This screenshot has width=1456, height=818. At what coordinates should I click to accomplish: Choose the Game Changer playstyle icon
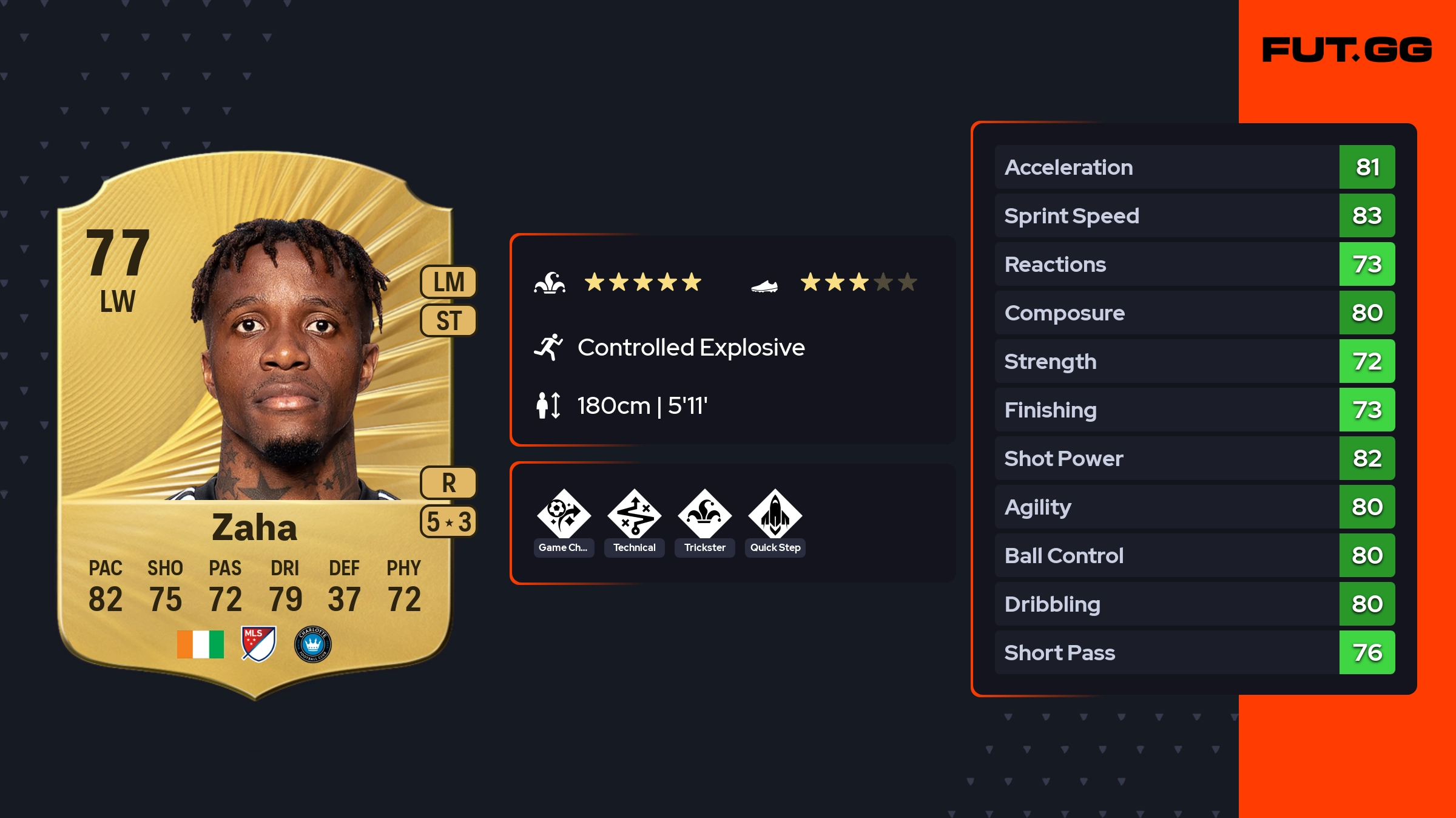tap(564, 515)
